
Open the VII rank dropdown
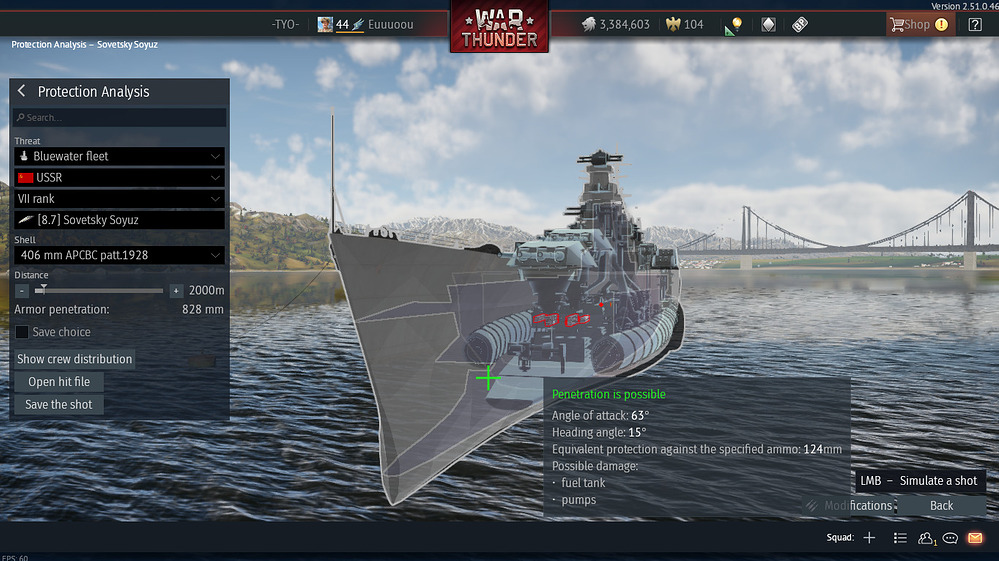(119, 199)
